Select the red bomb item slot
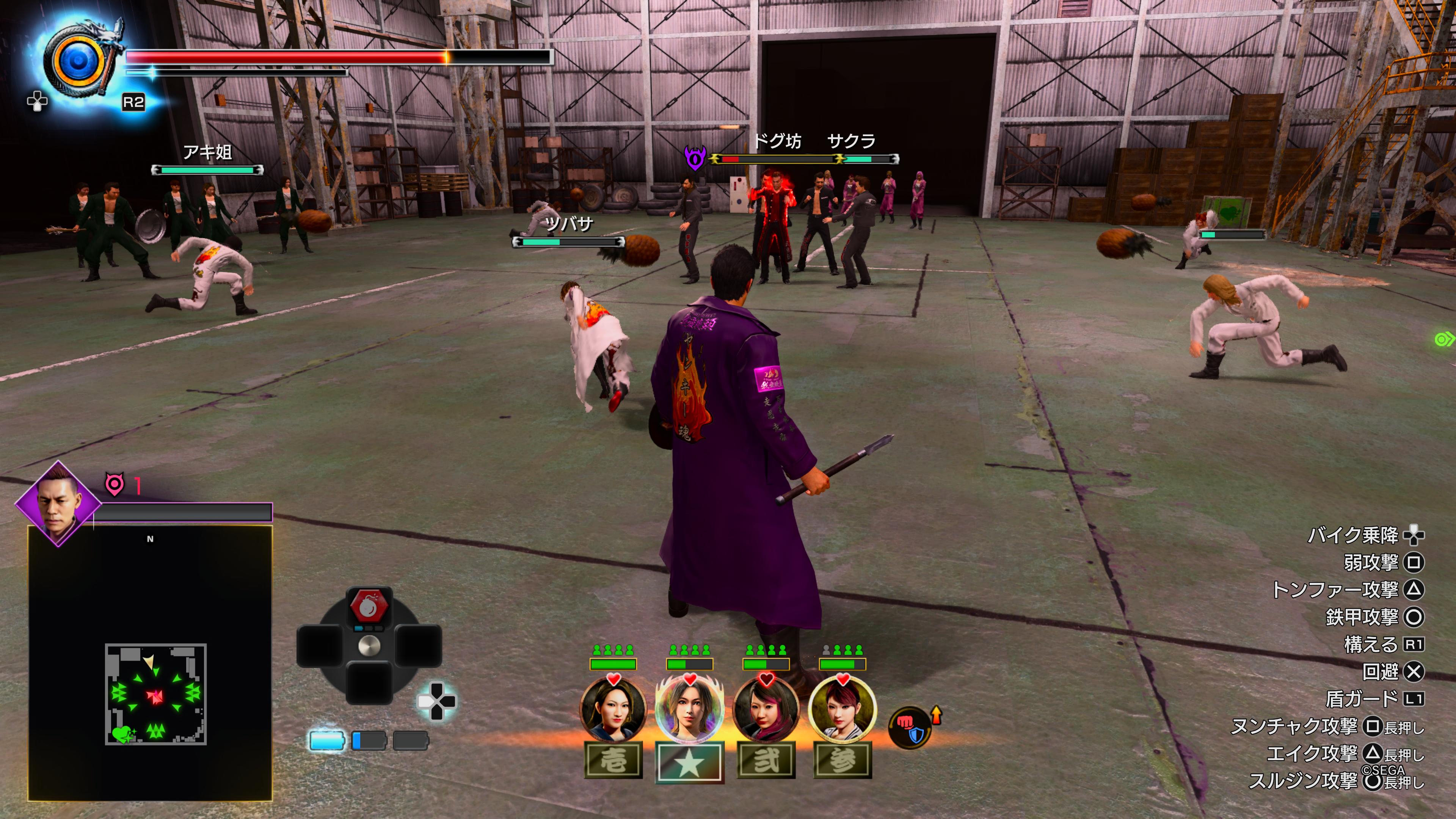 click(x=370, y=606)
